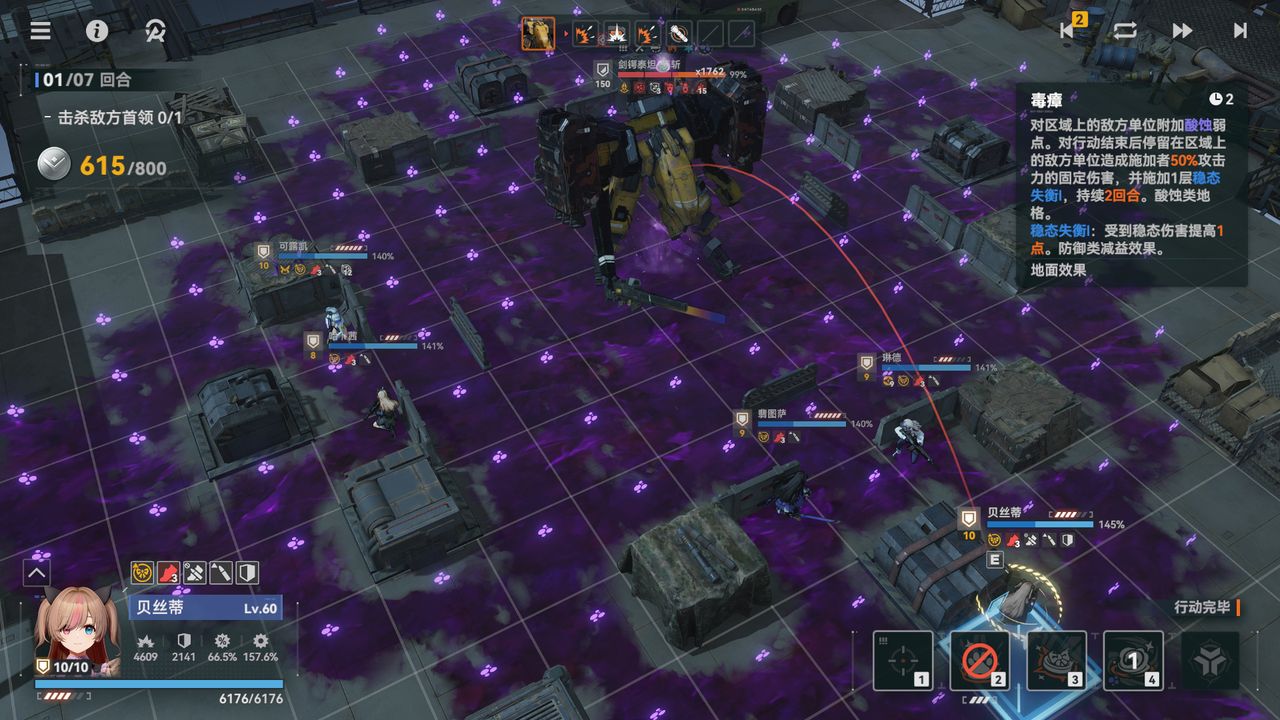Open the hexagonal emblem skill slot
This screenshot has height=720, width=1280.
point(1210,660)
